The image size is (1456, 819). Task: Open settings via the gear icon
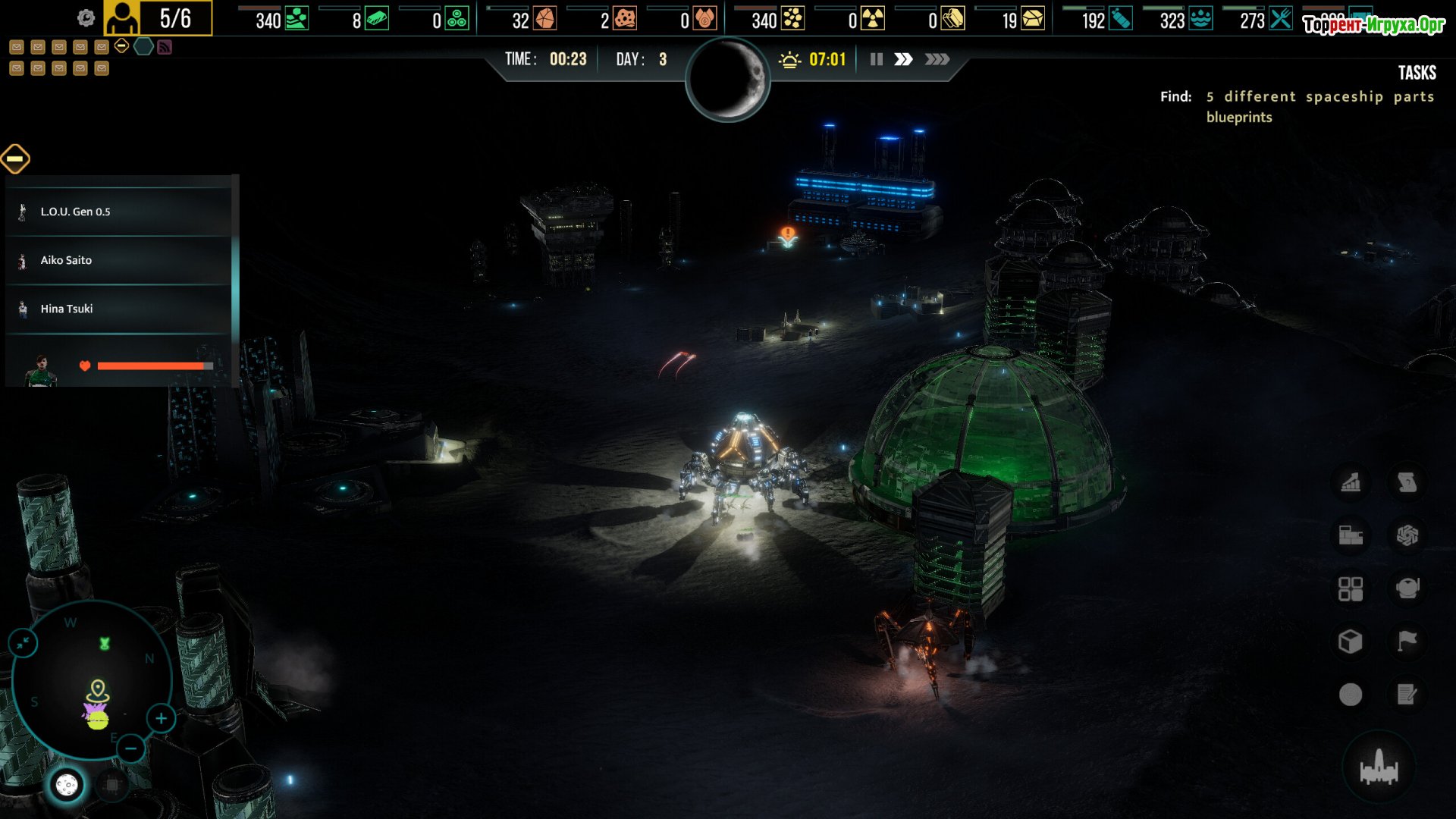tap(86, 18)
